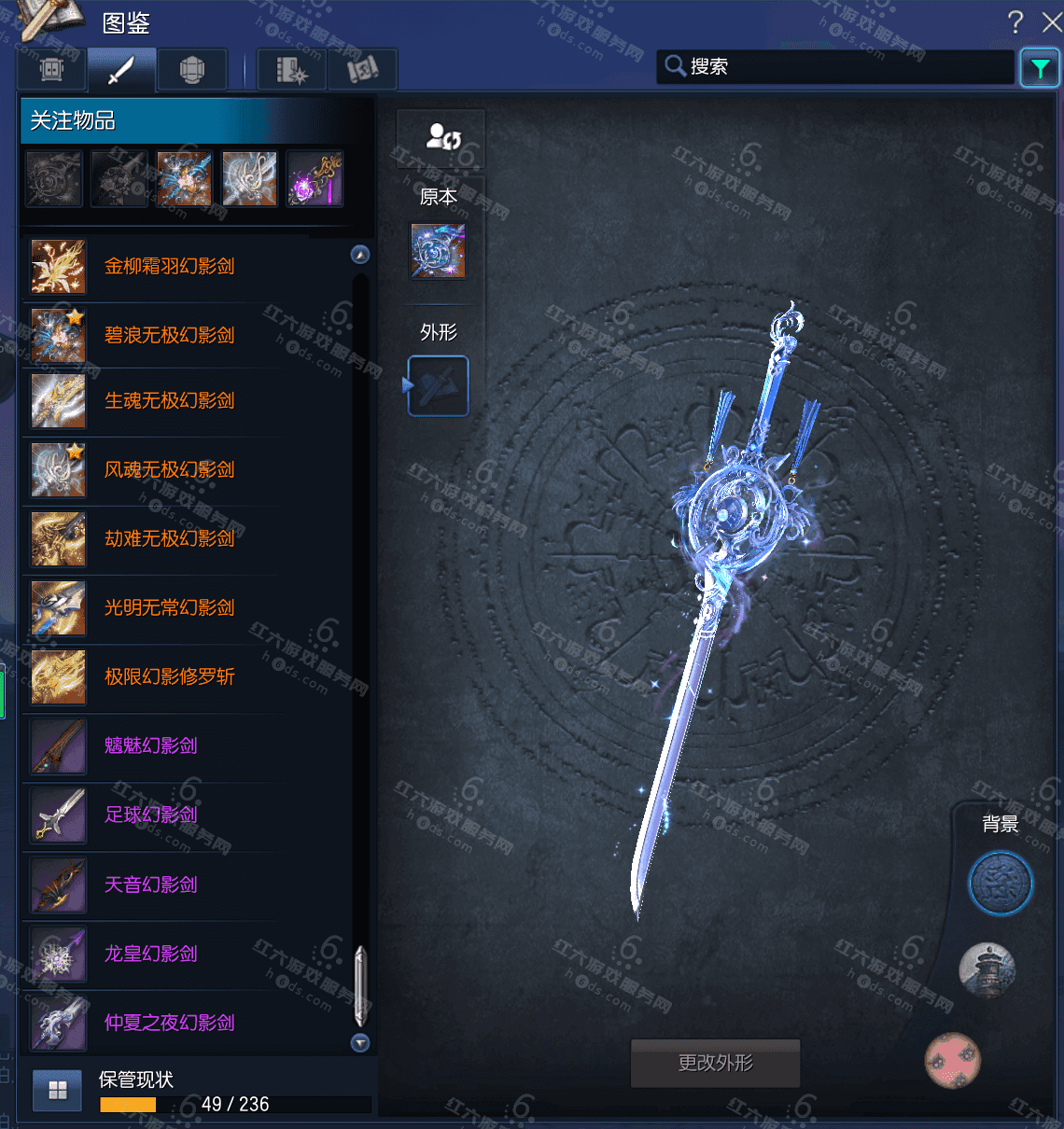Select 足球幻影剑 from the list
1064x1129 pixels.
[x=150, y=815]
